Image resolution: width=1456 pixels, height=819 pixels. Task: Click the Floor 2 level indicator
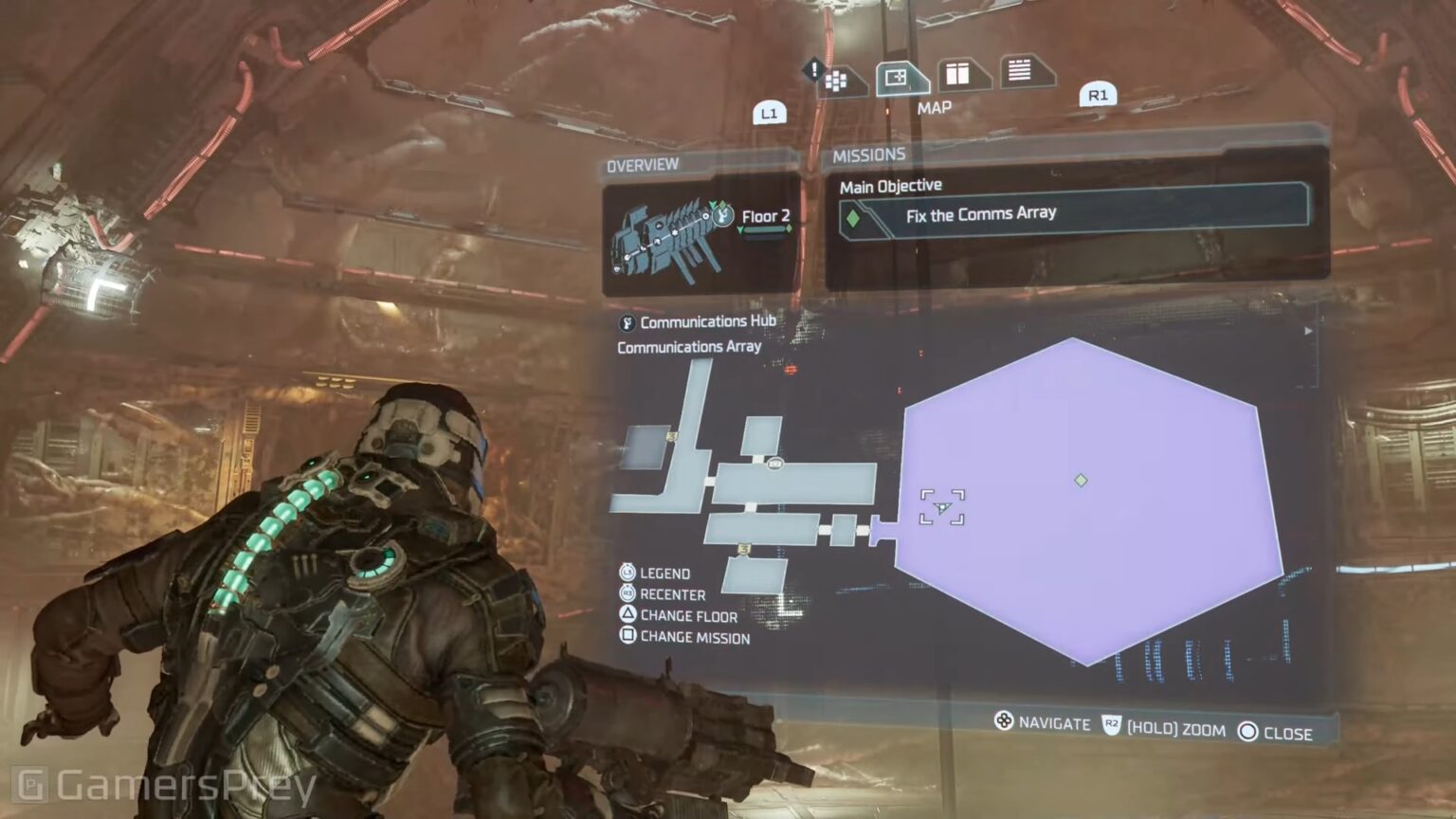coord(765,217)
